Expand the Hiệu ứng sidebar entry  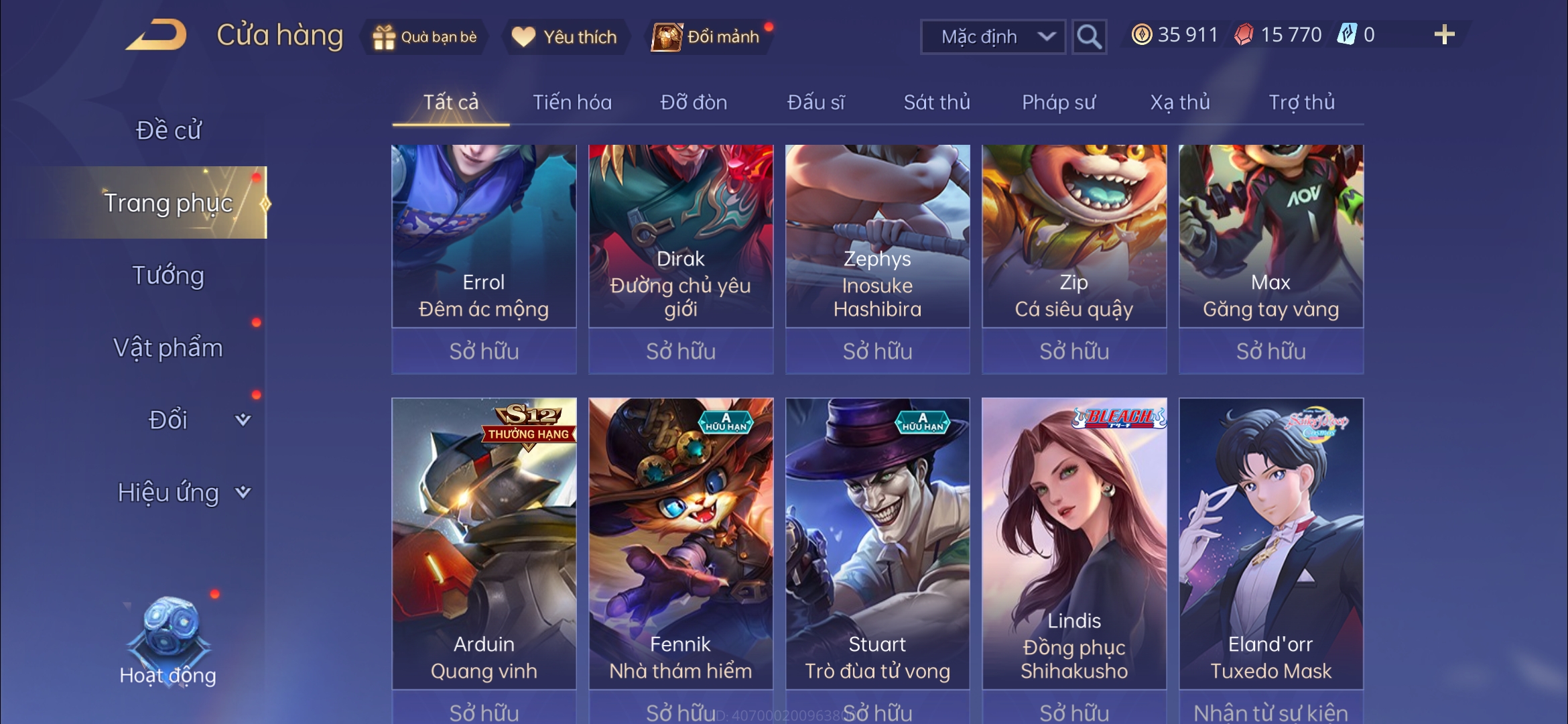[x=182, y=493]
